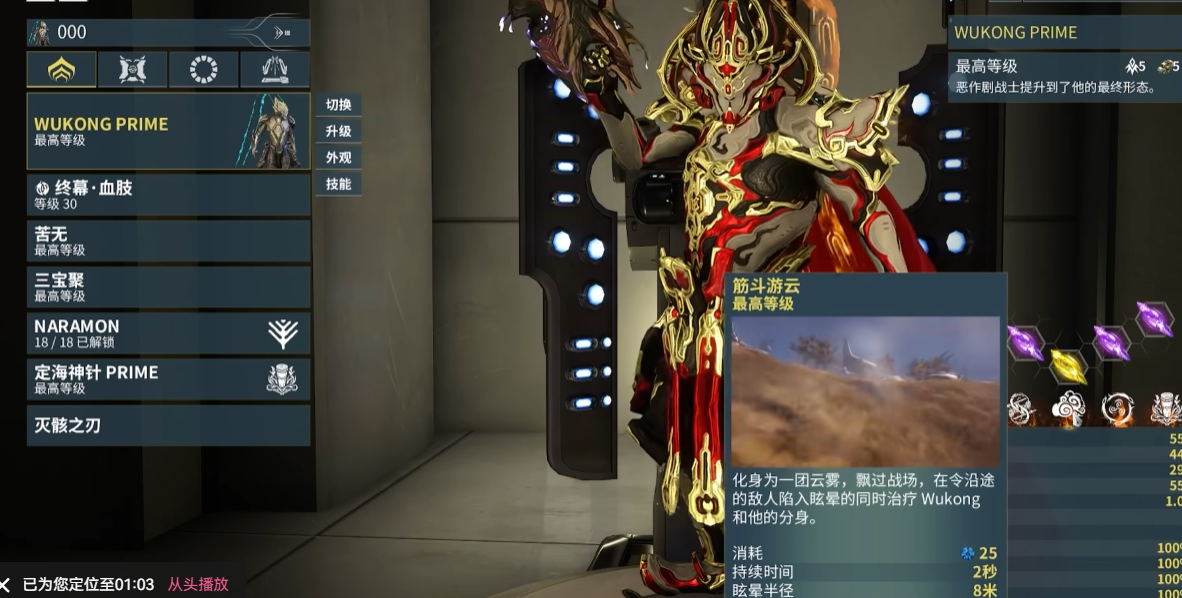This screenshot has height=598, width=1182.
Task: Select the yellow archon shard slot
Action: (x=1068, y=366)
